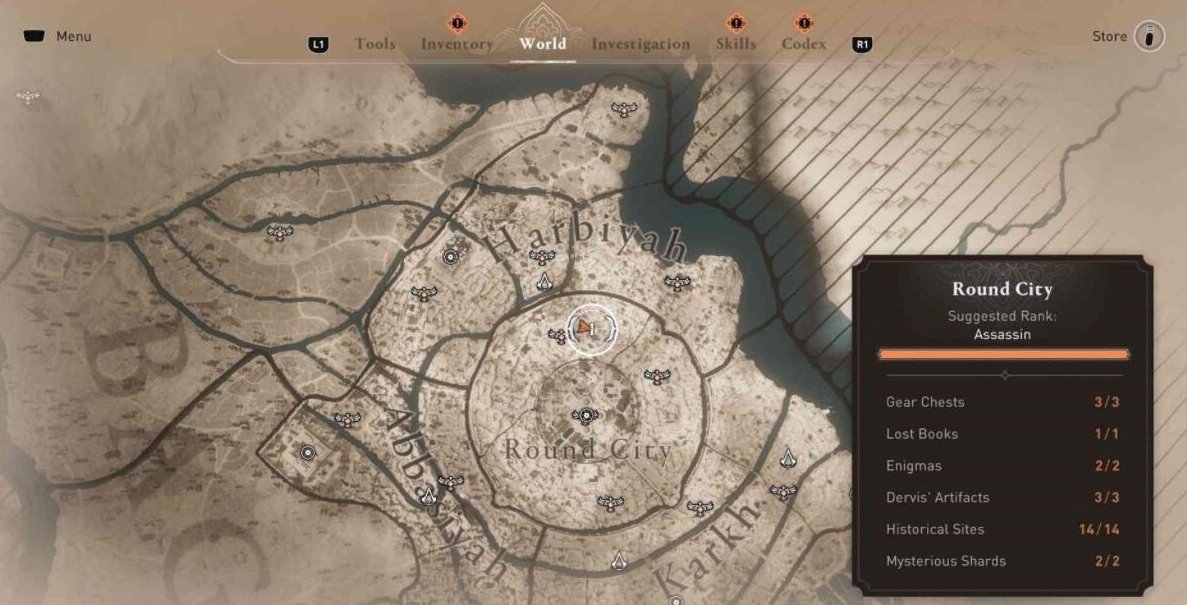Select the Assassin bureau marker below Harbiyah label

(544, 284)
